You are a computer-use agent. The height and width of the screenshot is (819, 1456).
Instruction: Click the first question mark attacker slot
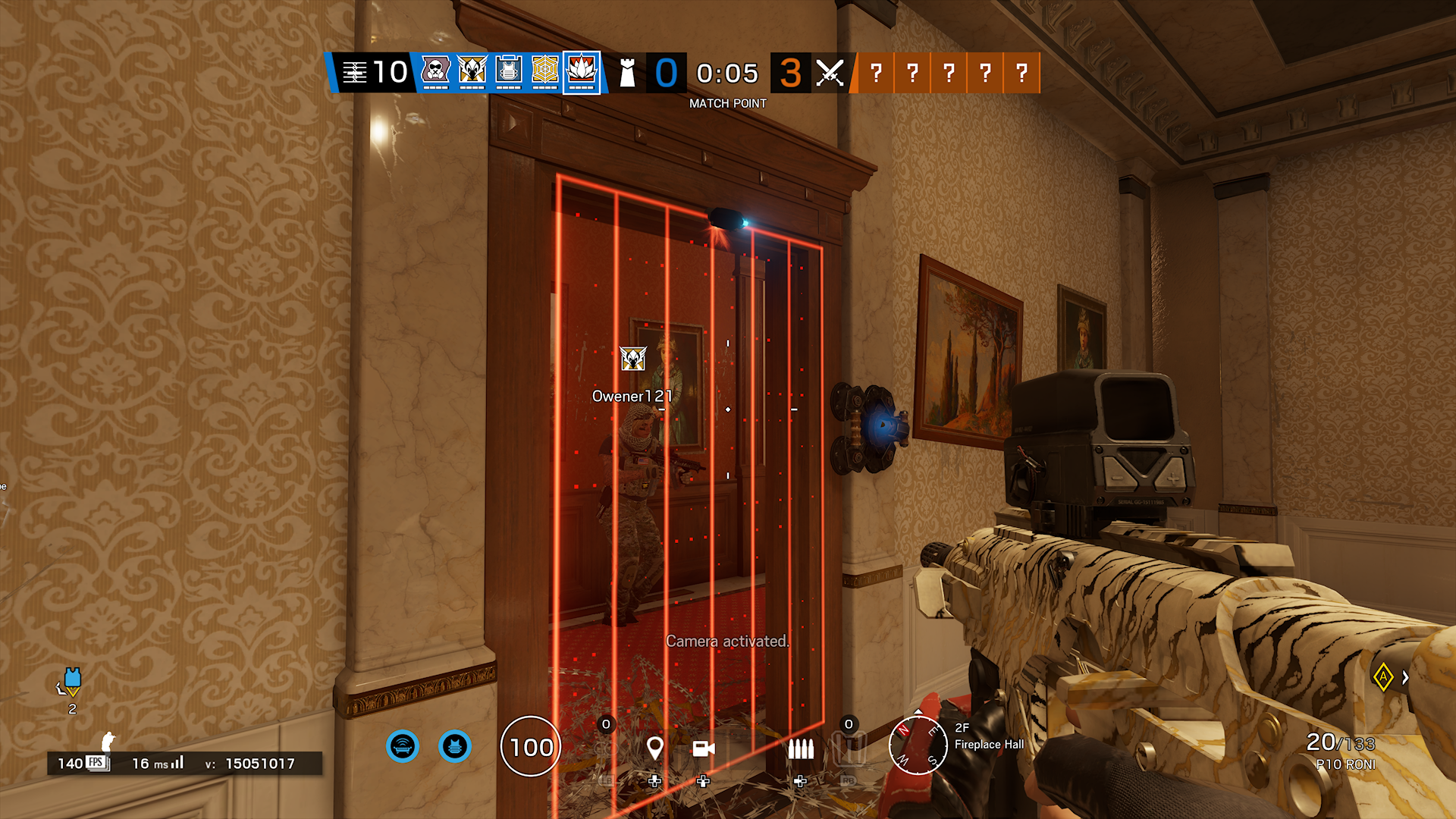pos(876,73)
